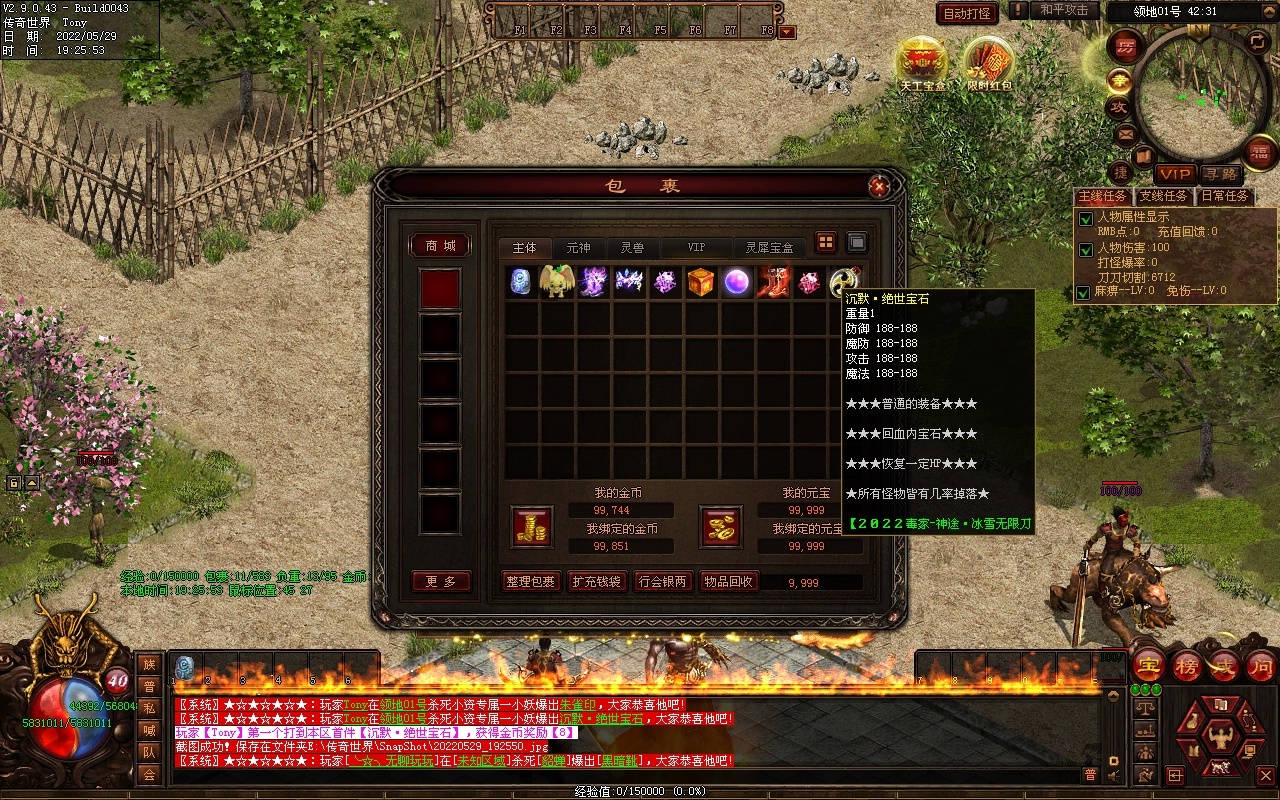Open the 商城 shop

point(440,246)
